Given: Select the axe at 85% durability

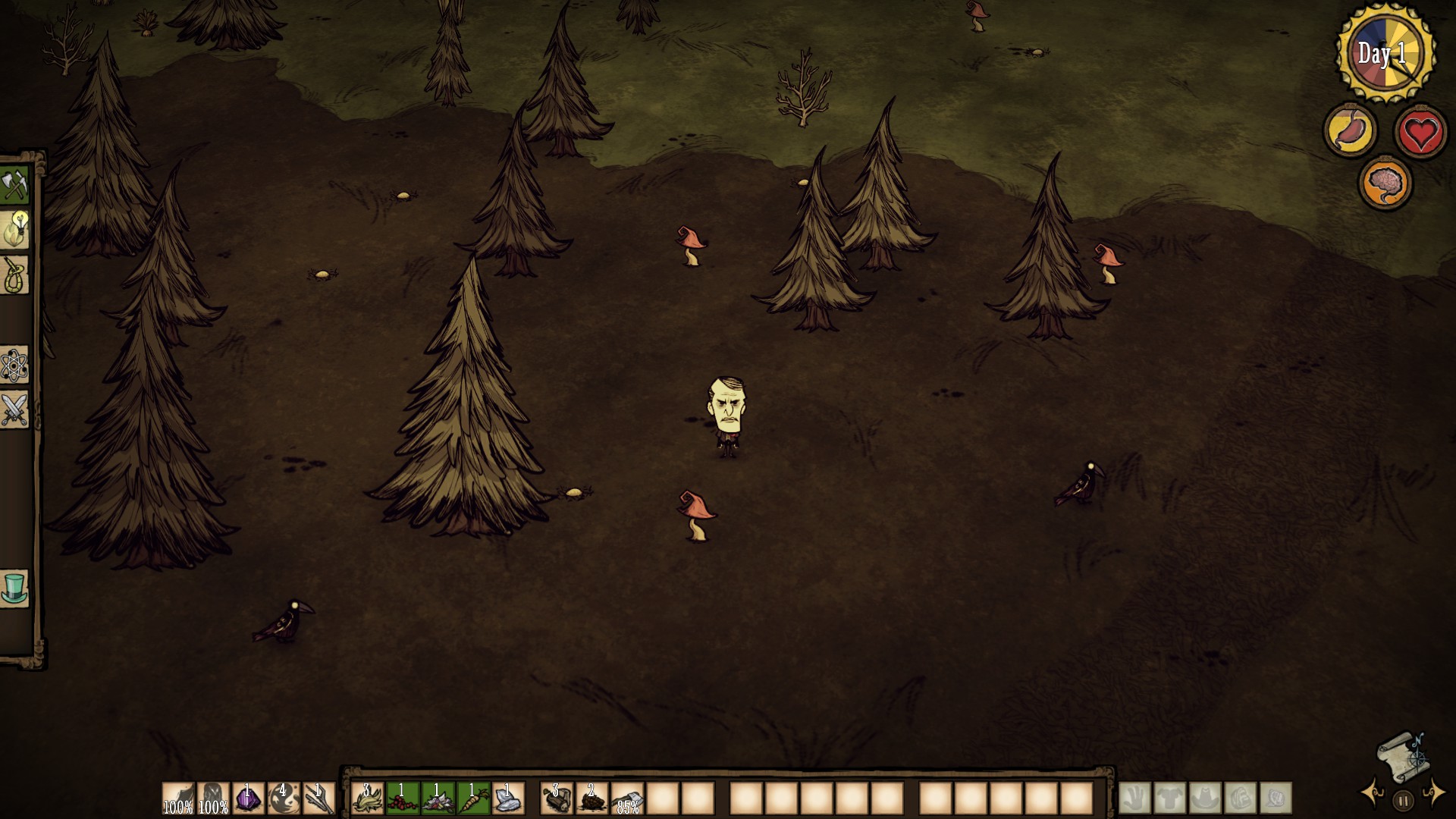Looking at the screenshot, I should pyautogui.click(x=628, y=799).
